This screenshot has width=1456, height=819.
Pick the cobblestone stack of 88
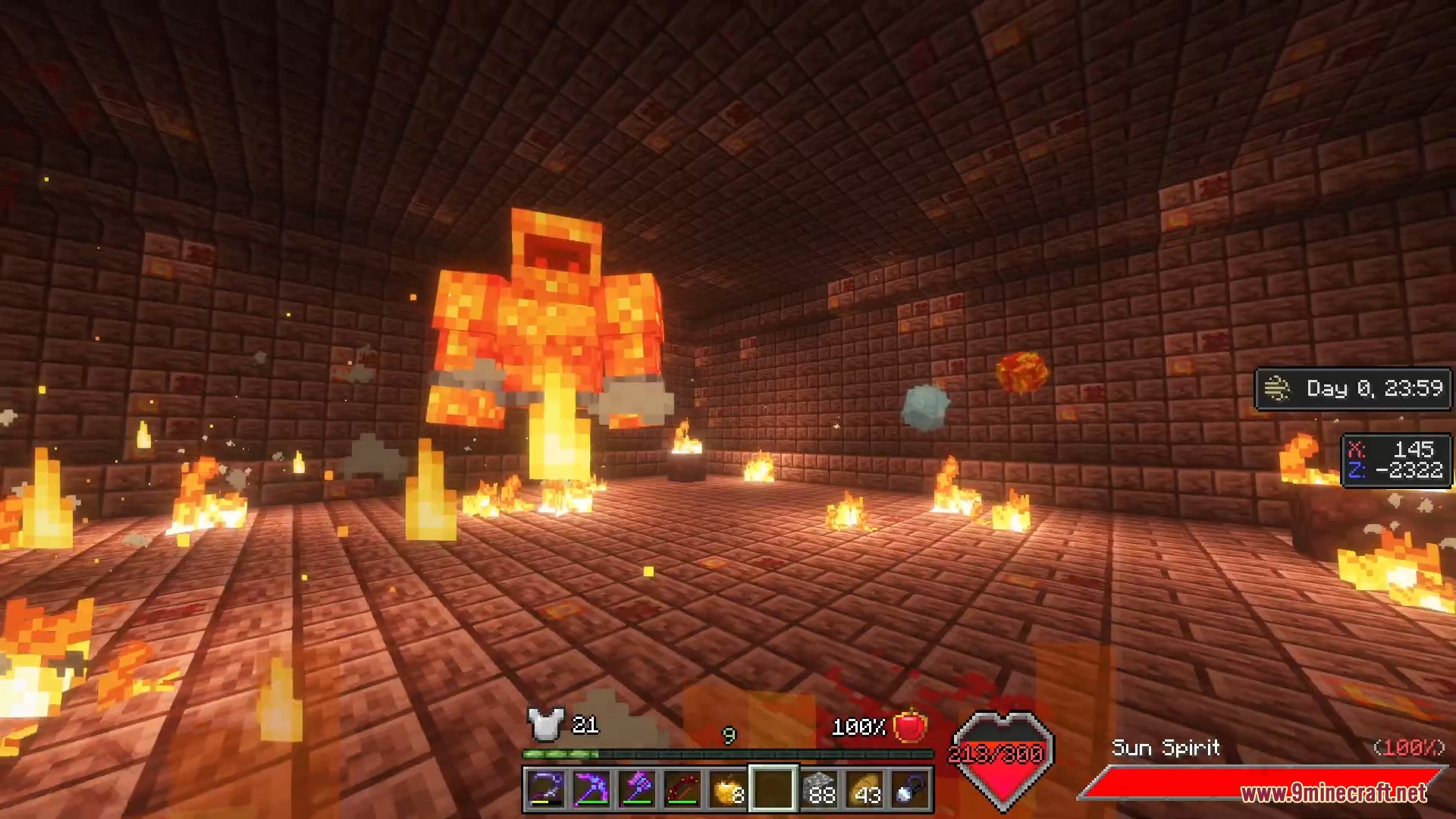click(819, 789)
